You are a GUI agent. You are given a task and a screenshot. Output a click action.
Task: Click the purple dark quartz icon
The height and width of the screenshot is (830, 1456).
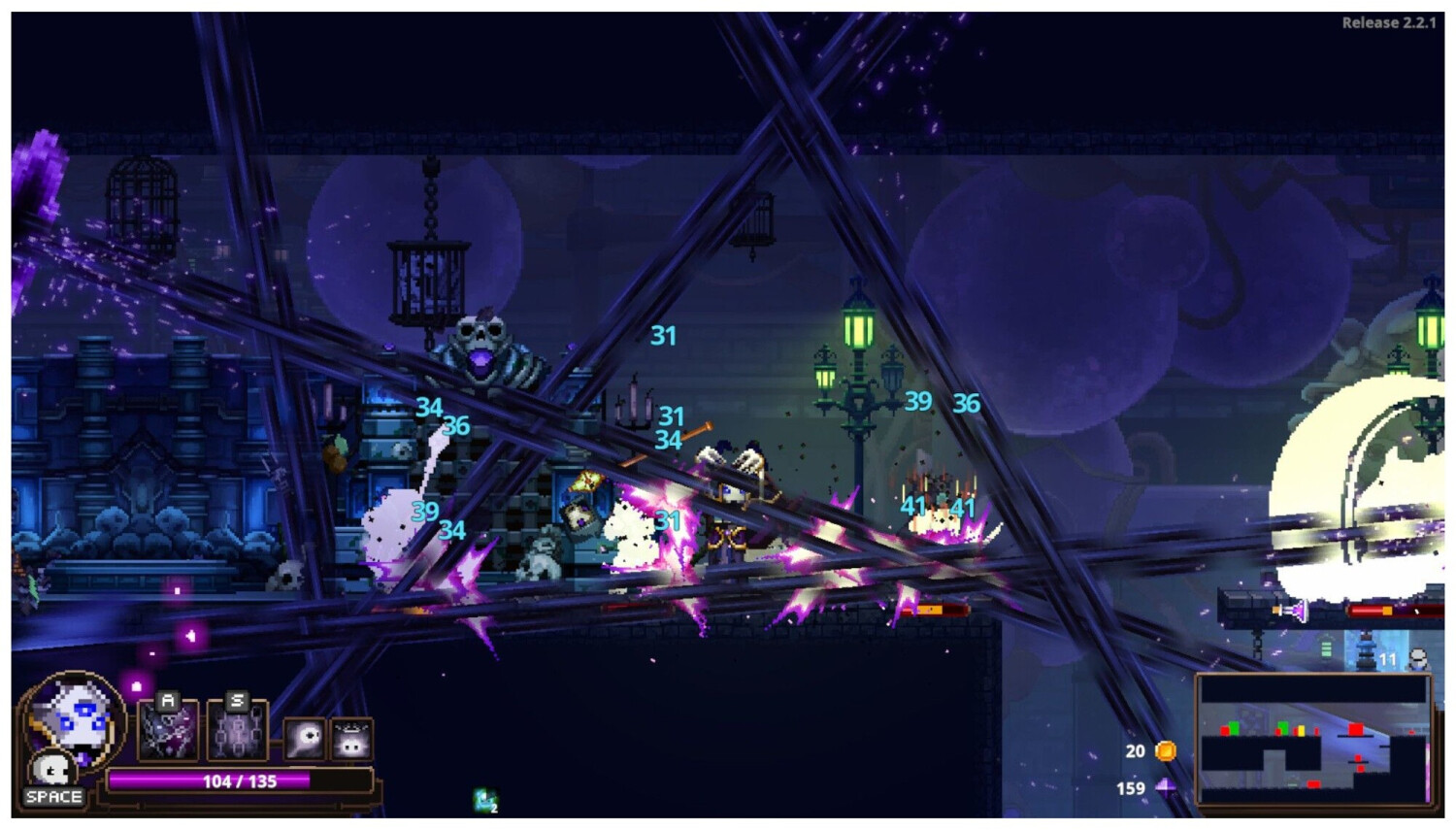[1166, 787]
